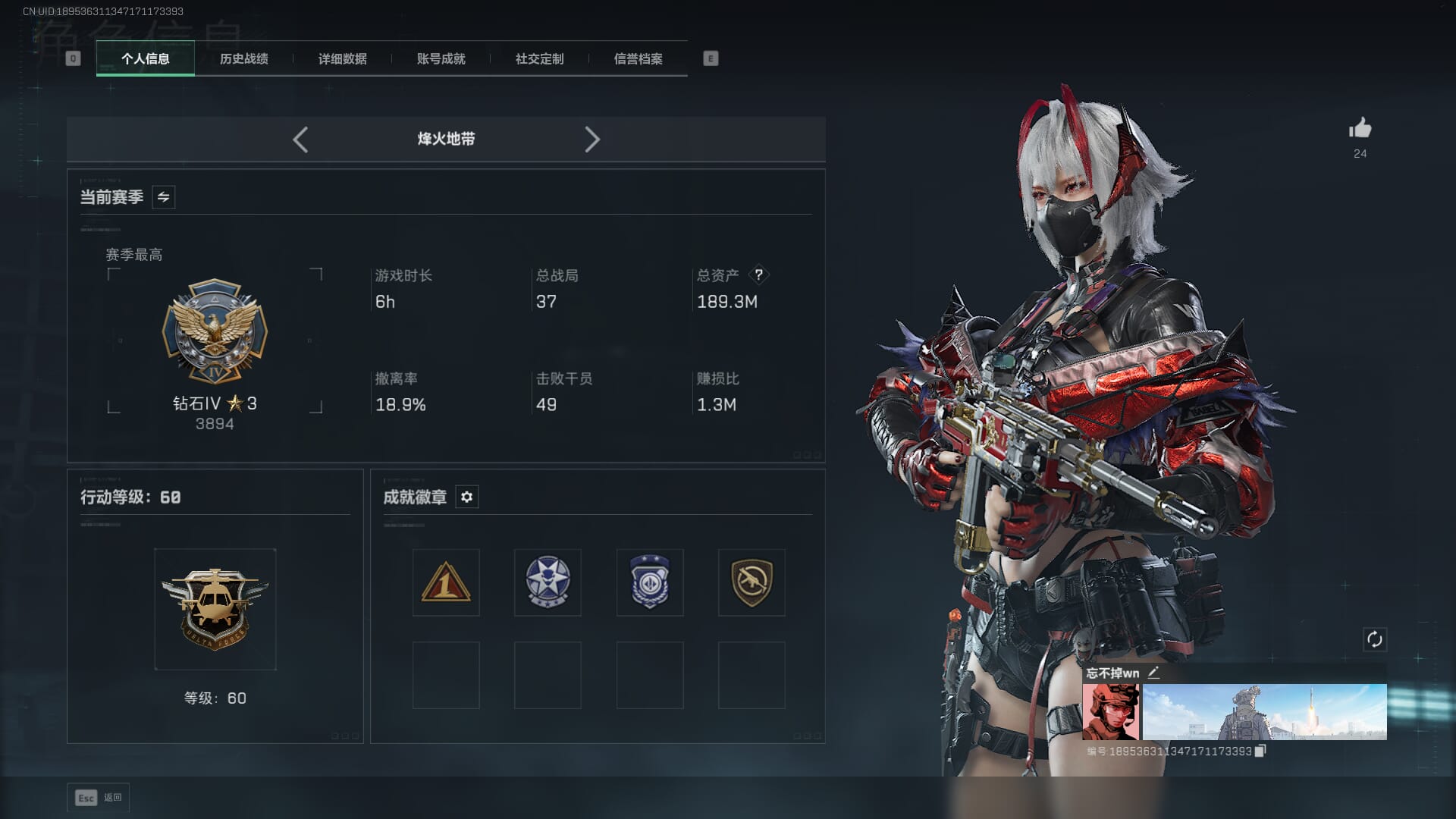Click the 返回 back button
This screenshot has height=819, width=1456.
tap(99, 798)
